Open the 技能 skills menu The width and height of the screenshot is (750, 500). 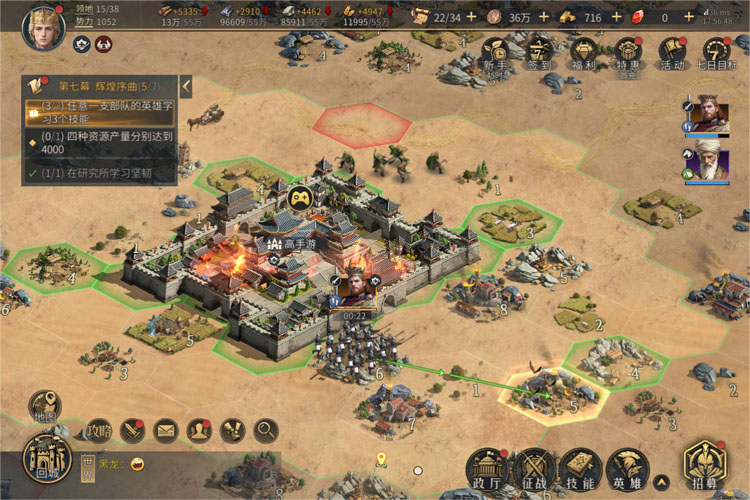(x=580, y=469)
